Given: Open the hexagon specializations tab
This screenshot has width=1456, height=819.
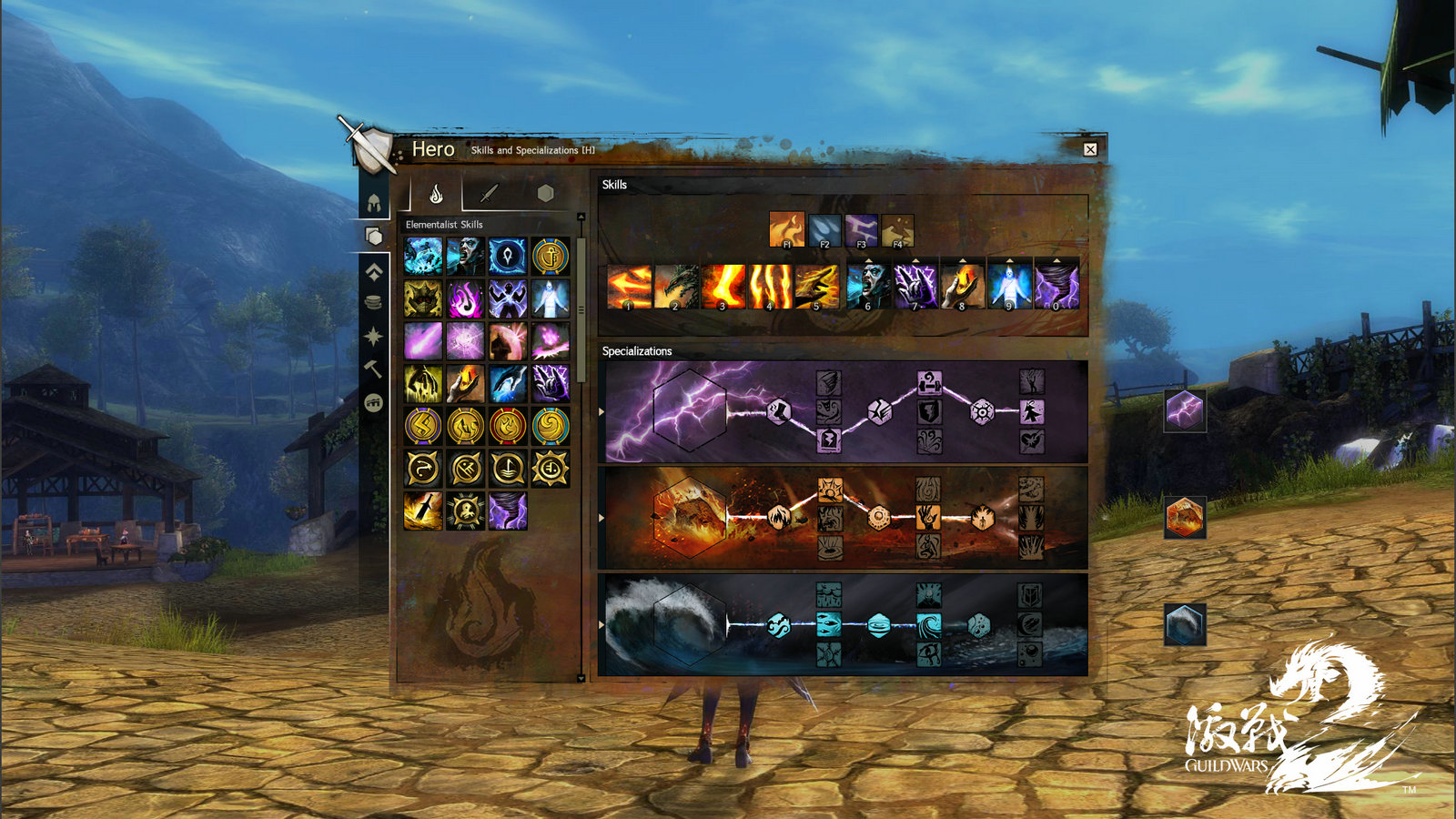Looking at the screenshot, I should [545, 193].
